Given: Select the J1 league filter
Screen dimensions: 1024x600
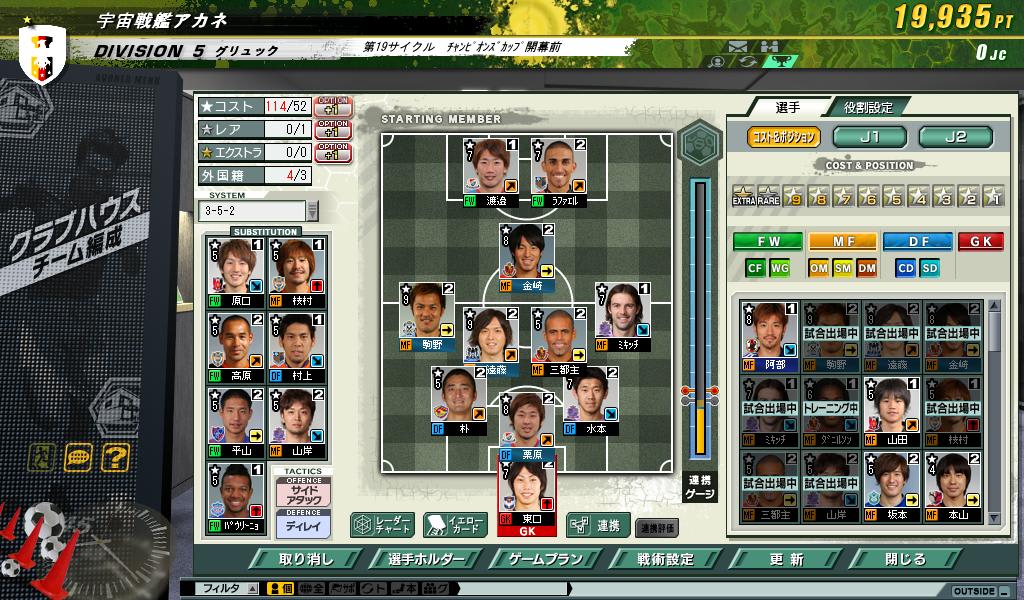Looking at the screenshot, I should [x=870, y=137].
